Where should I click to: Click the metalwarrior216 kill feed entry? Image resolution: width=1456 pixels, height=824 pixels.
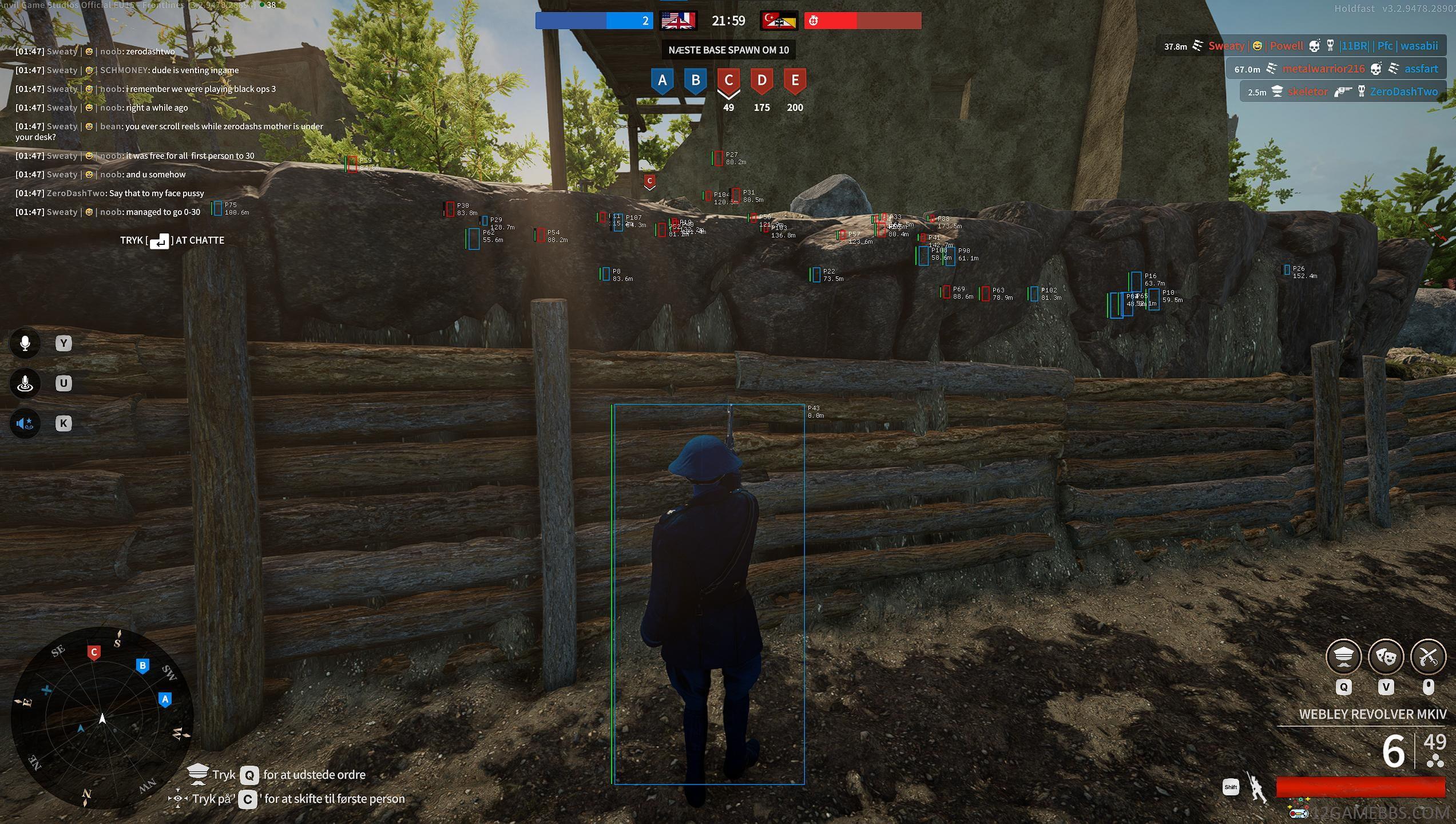[1323, 69]
